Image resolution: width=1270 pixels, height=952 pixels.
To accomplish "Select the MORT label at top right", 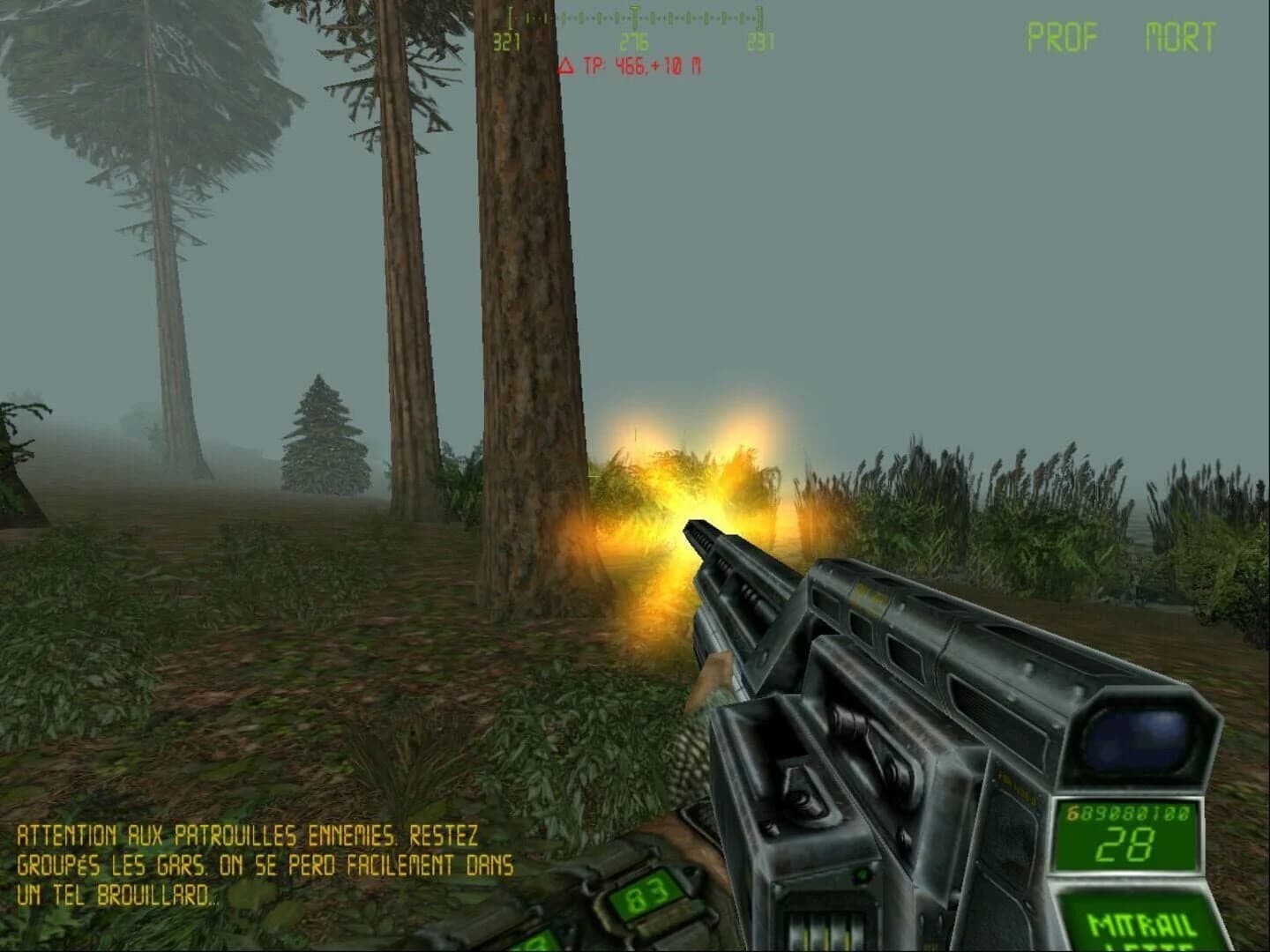I will pyautogui.click(x=1181, y=35).
